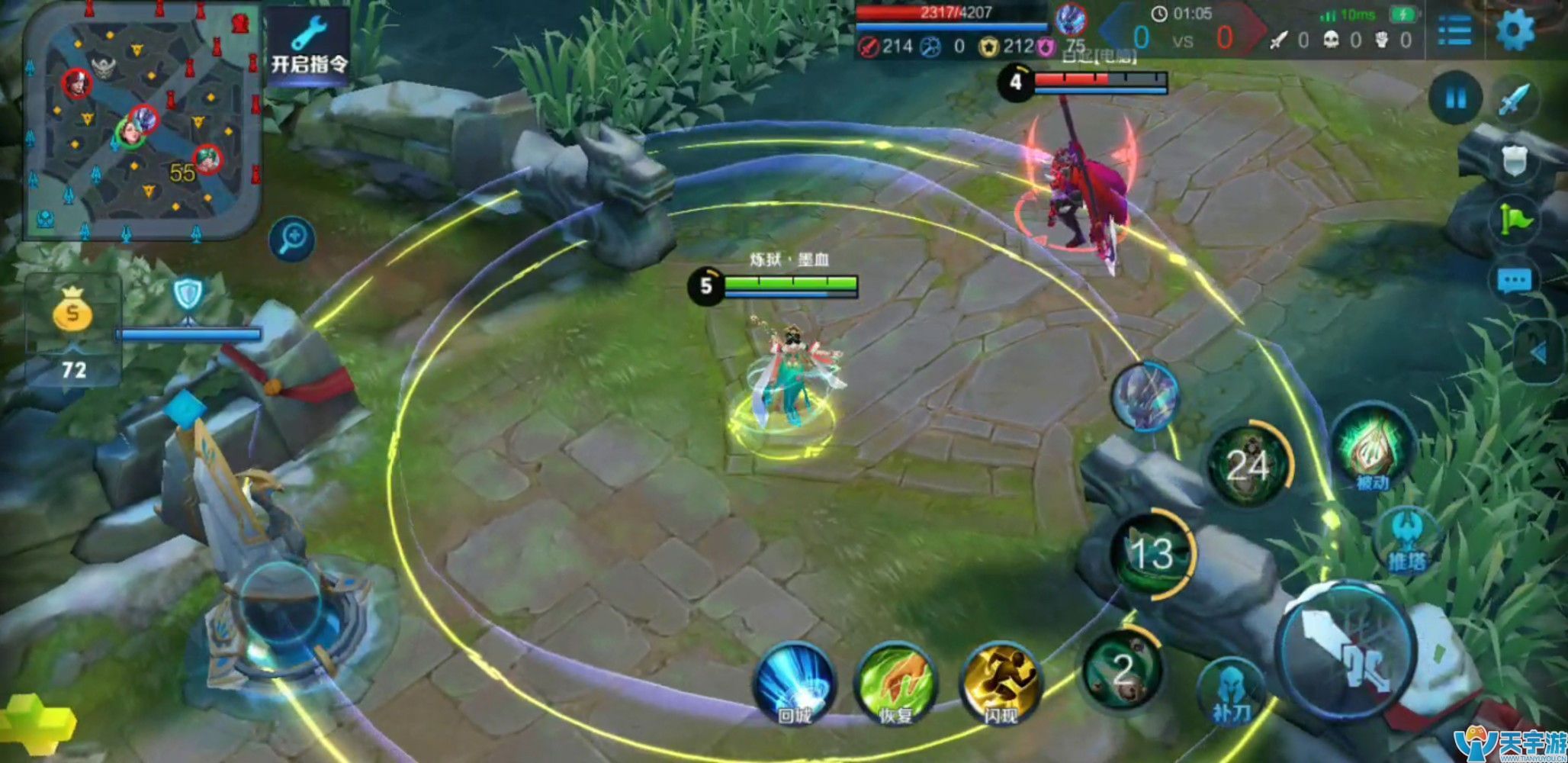
Task: Pause the match with the pause button
Action: point(1455,98)
